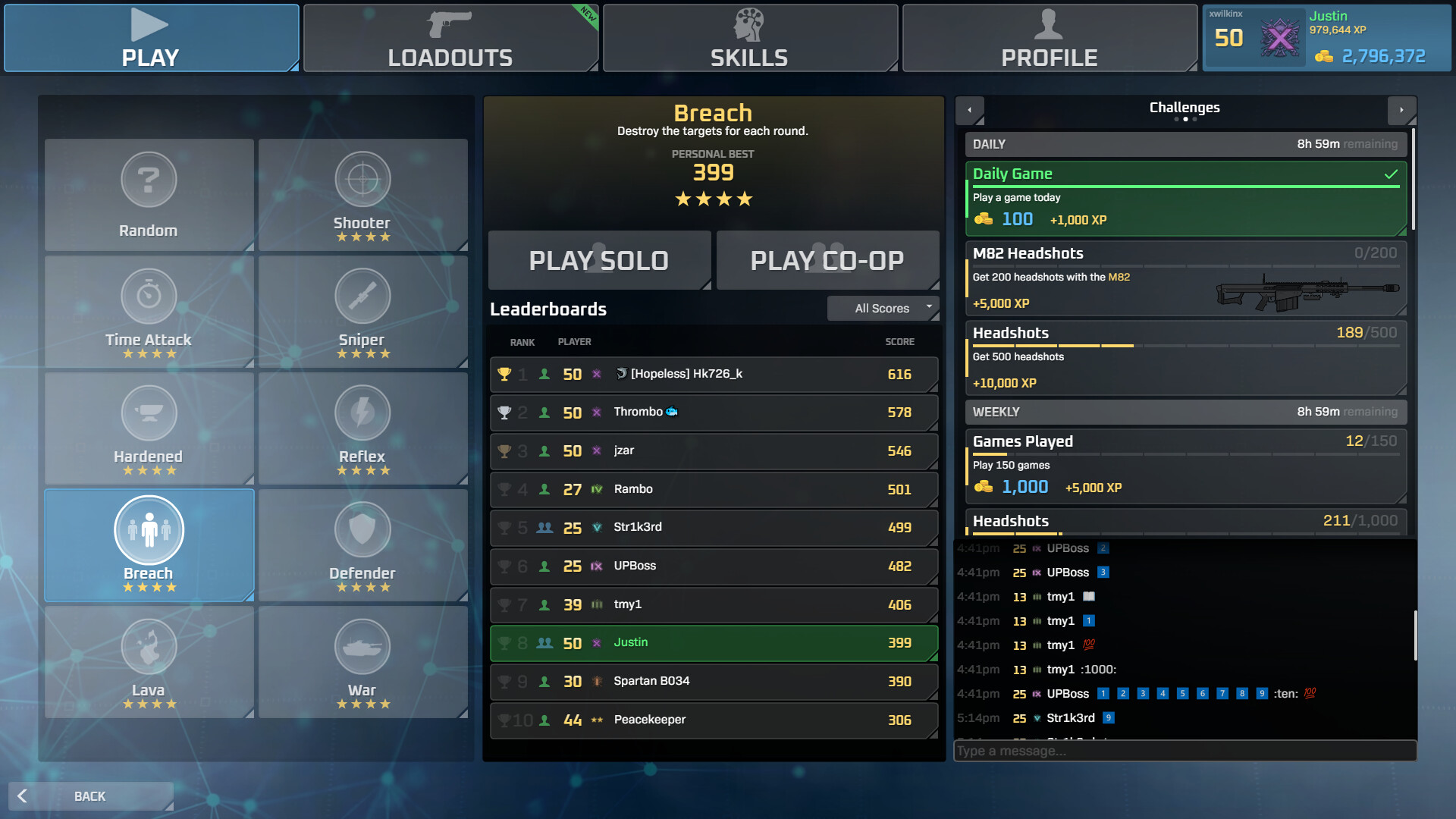Open the All Scores leaderboard dropdown
The image size is (1456, 819).
(883, 308)
